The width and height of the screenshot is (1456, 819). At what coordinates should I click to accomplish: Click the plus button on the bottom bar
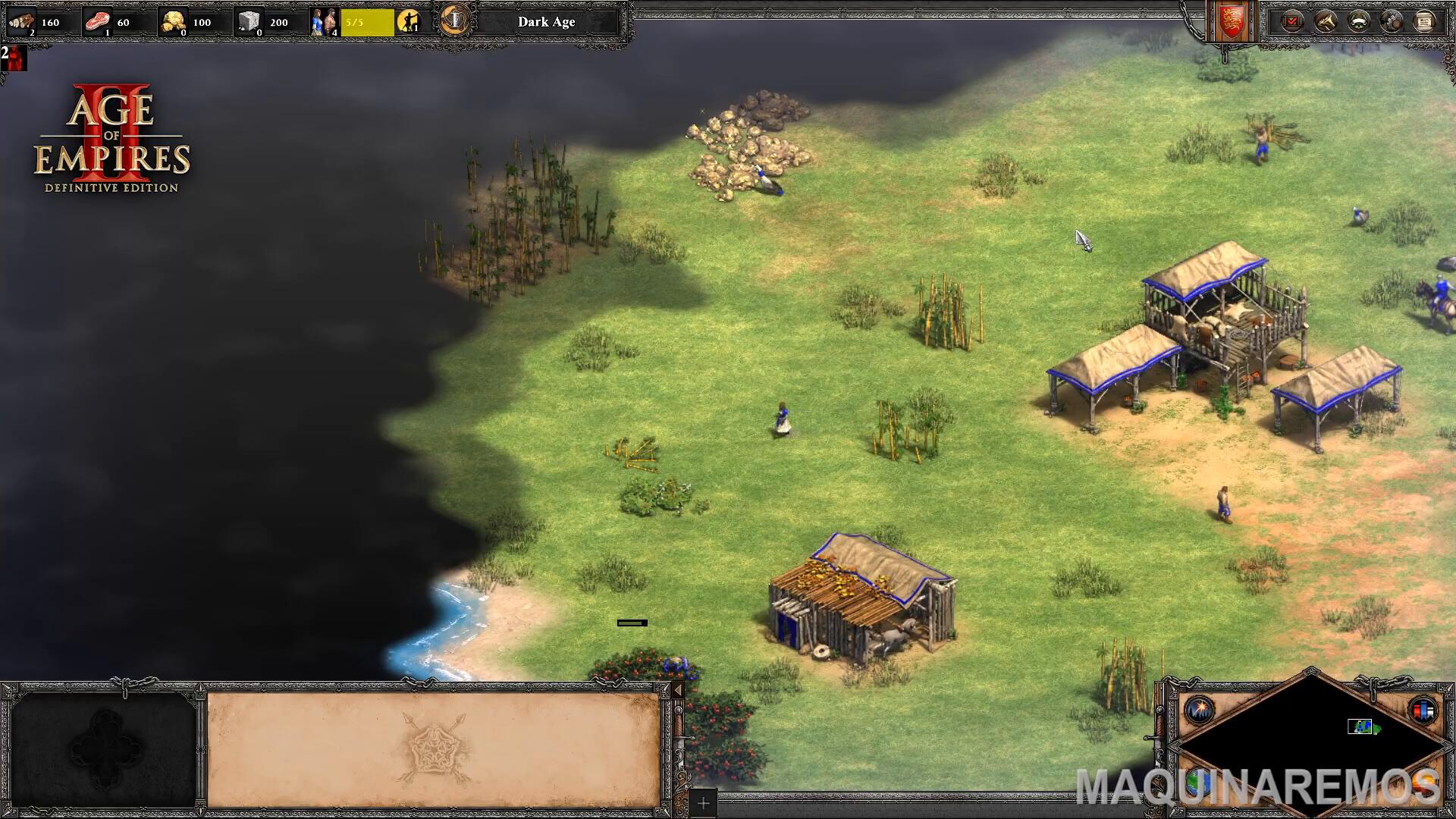(x=703, y=803)
